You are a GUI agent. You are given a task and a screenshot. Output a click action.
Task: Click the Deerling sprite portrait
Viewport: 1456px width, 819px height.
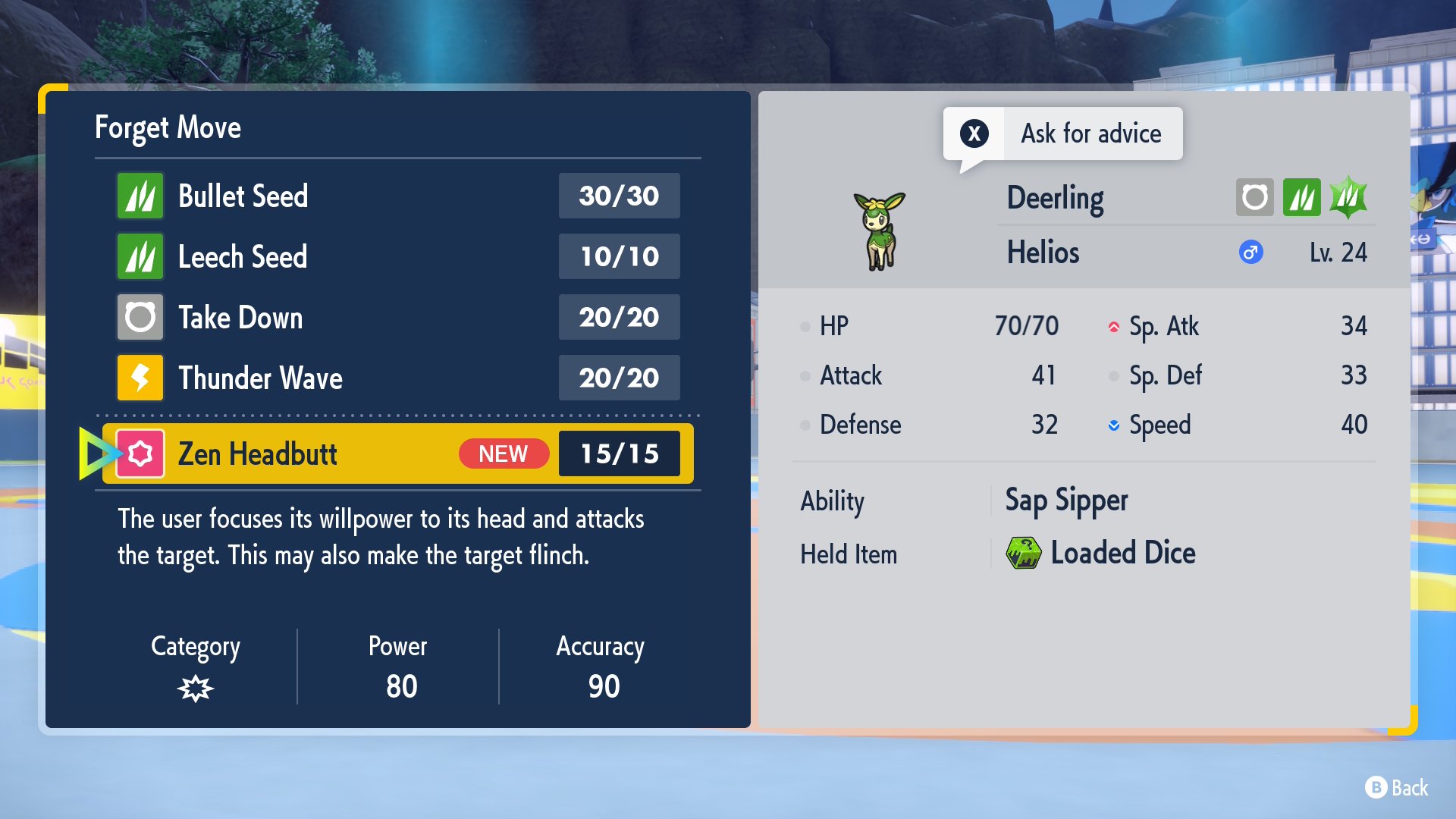[x=880, y=231]
